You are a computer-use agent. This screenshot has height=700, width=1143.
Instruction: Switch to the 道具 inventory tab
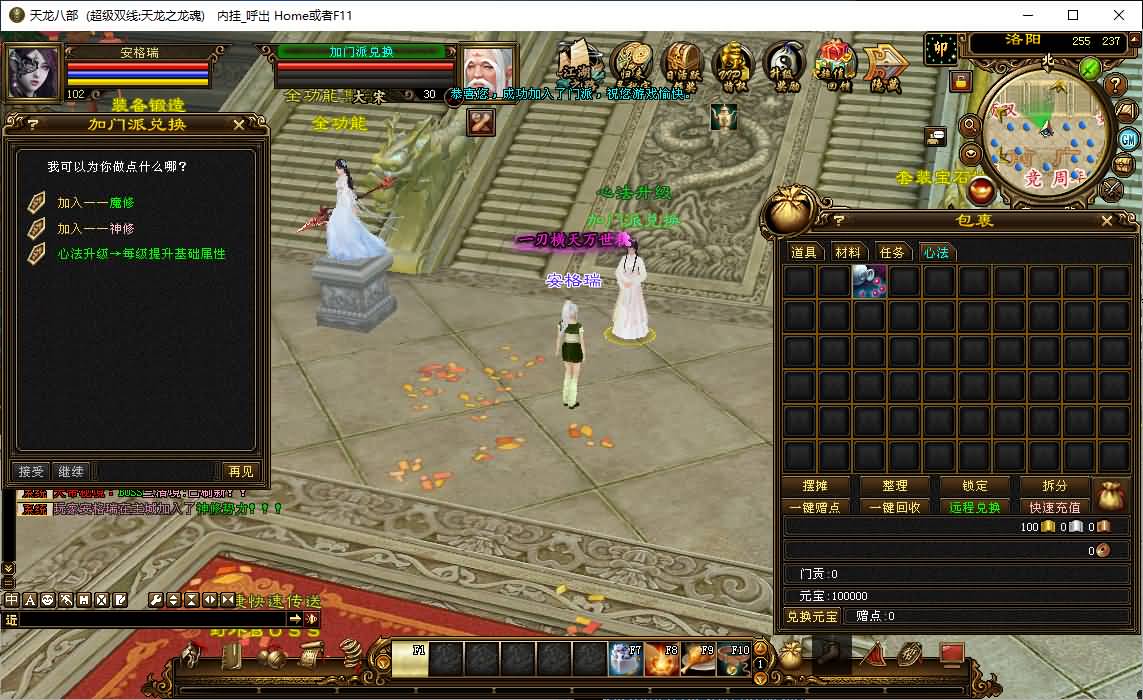coord(804,253)
